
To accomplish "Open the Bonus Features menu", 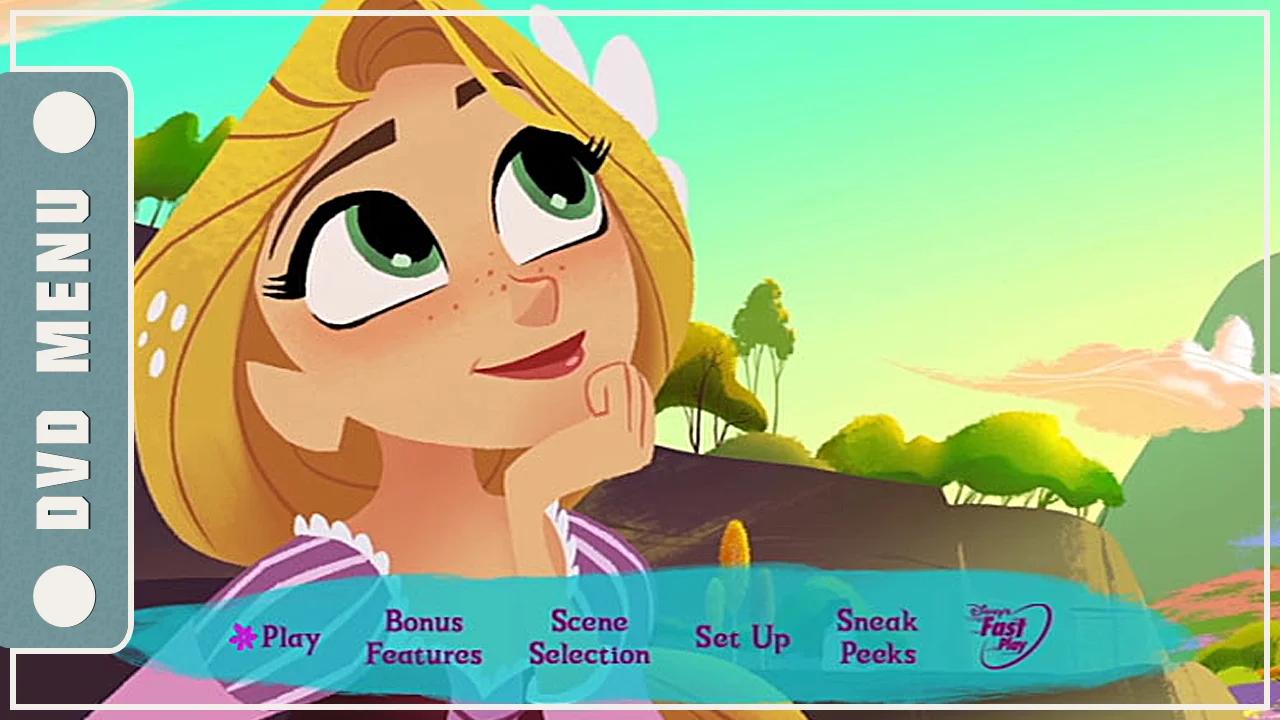I will (423, 638).
